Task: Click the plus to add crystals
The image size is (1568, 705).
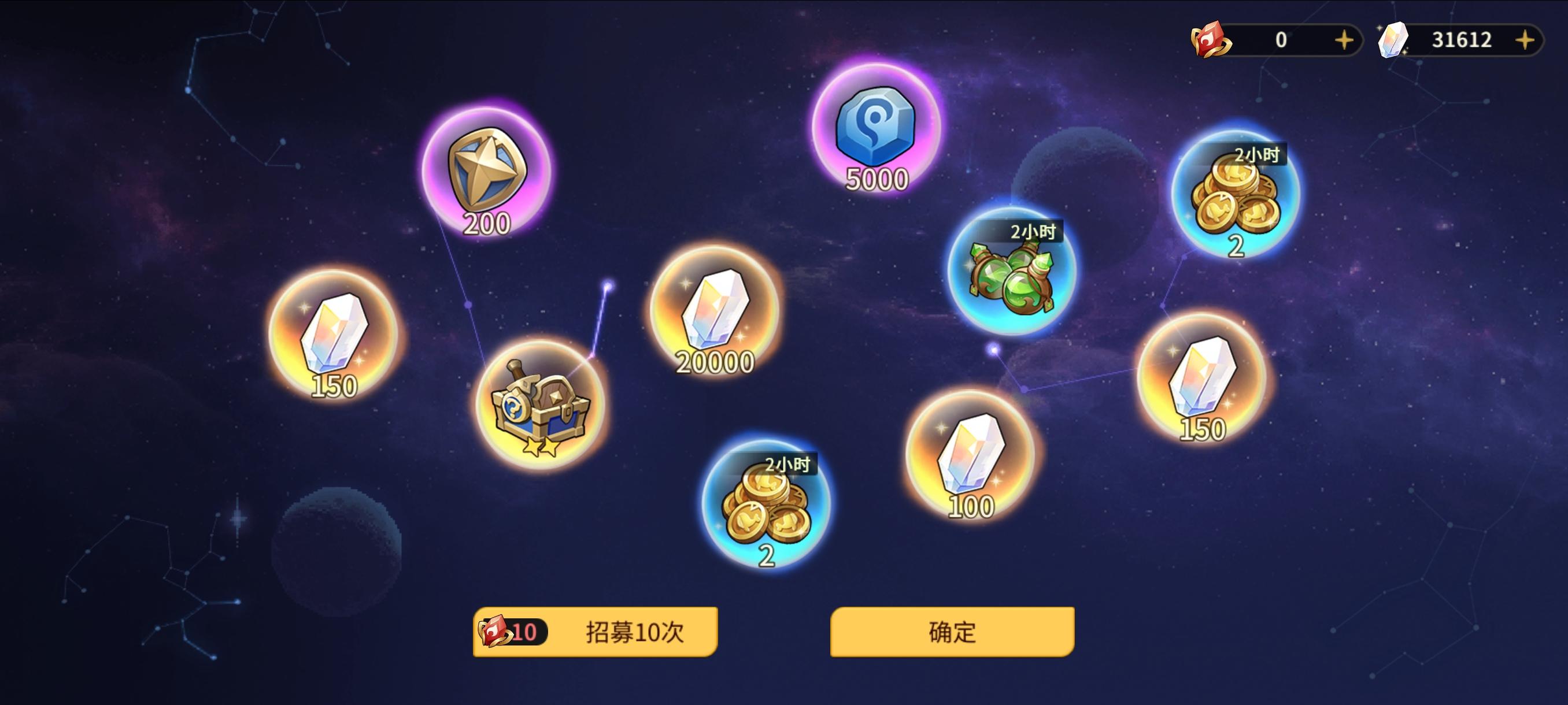Action: point(1525,41)
